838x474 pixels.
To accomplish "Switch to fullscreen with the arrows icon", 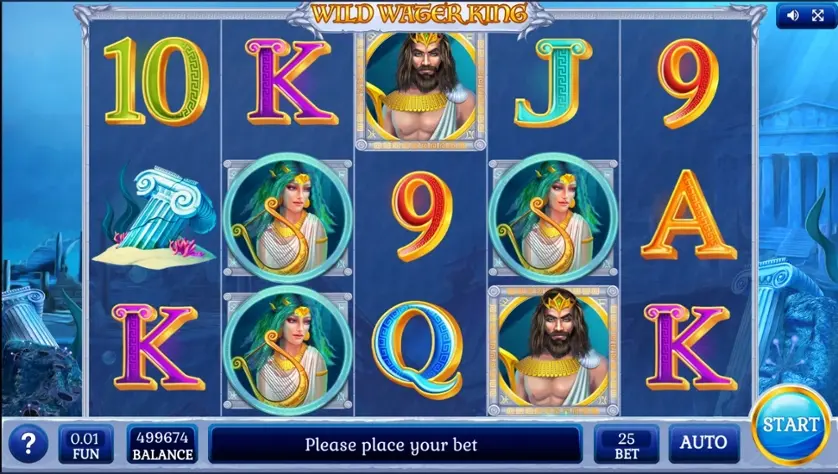I will (817, 15).
